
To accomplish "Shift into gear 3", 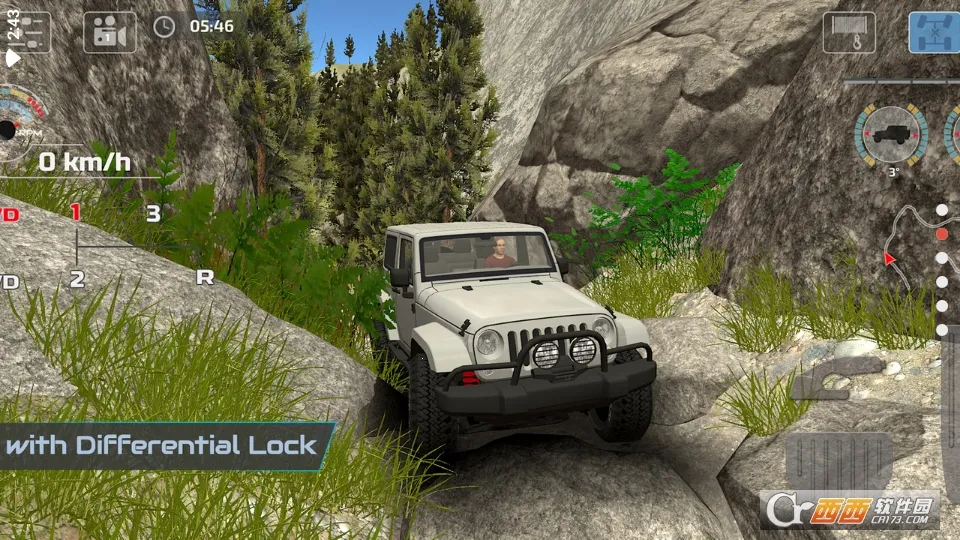I will (153, 213).
